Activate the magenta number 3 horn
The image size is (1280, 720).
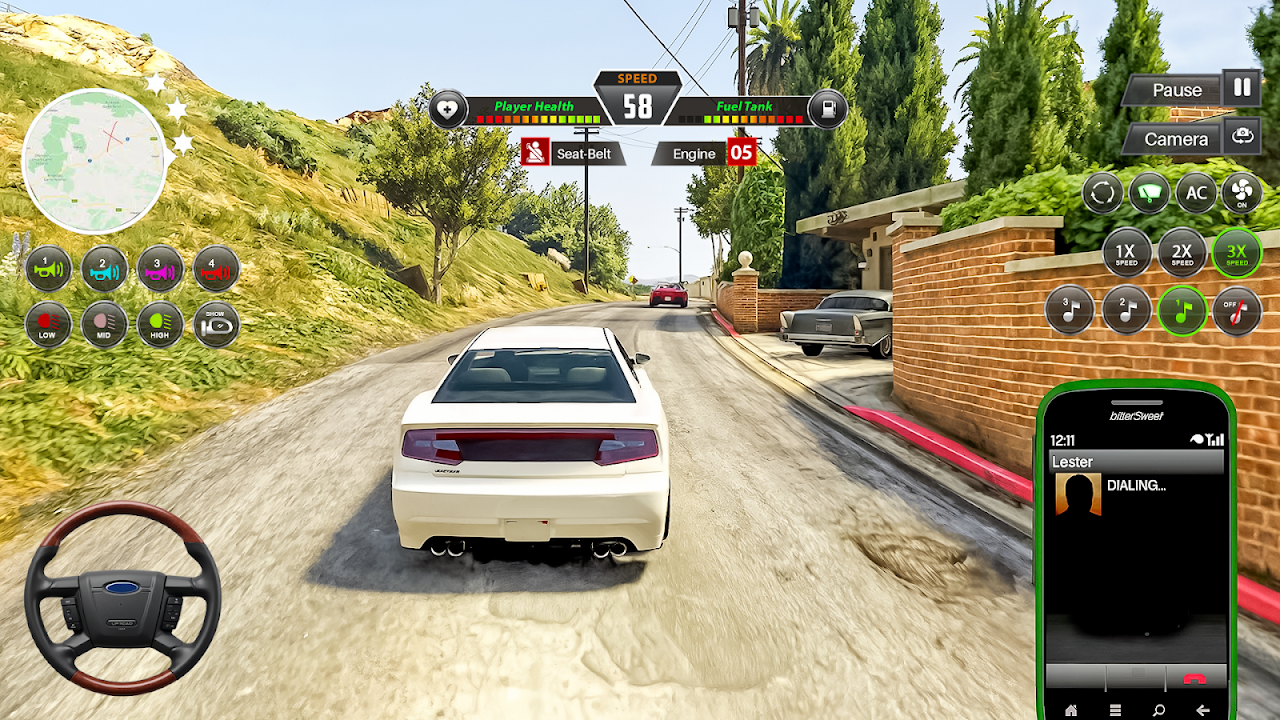160,268
